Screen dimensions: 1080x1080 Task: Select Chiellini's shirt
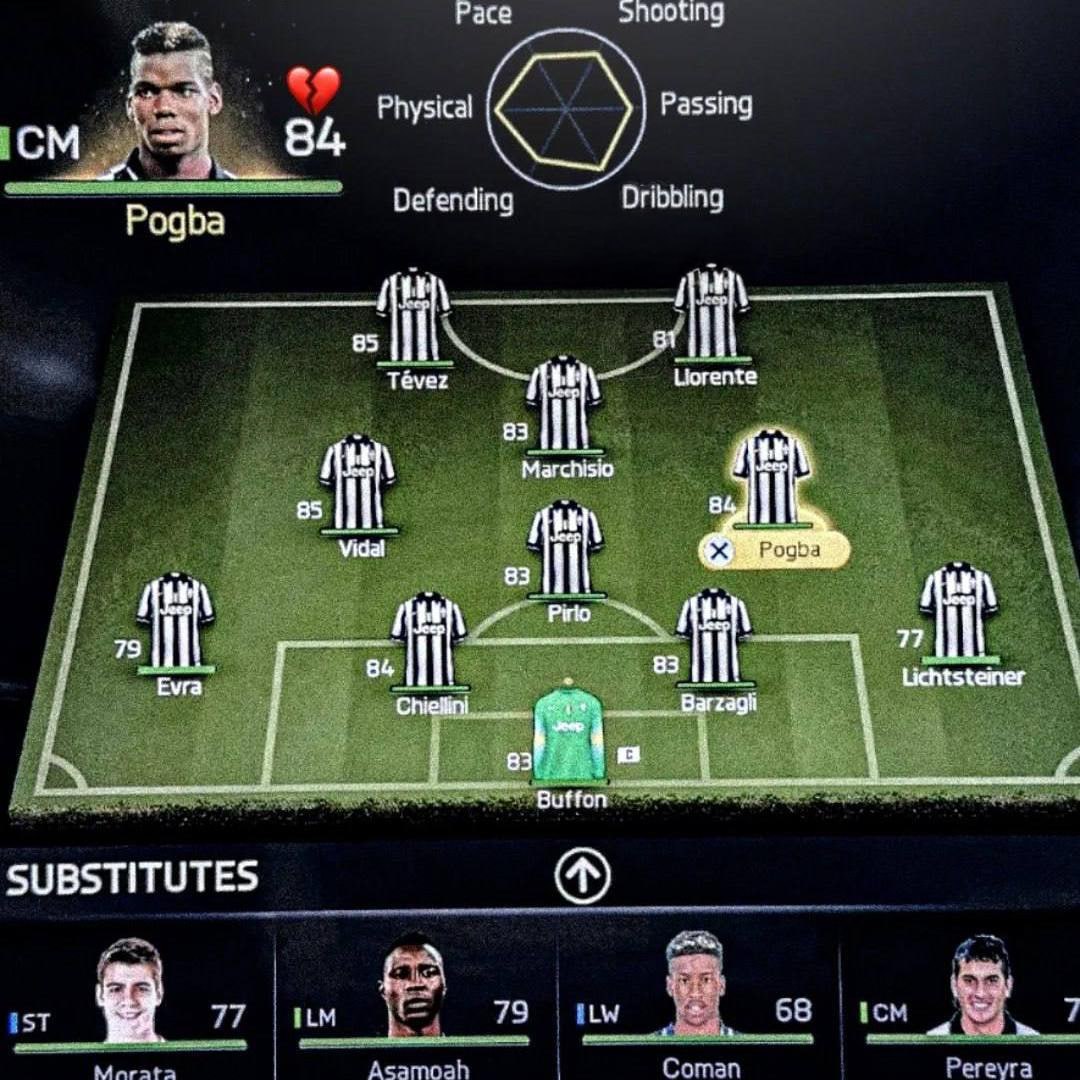click(428, 640)
